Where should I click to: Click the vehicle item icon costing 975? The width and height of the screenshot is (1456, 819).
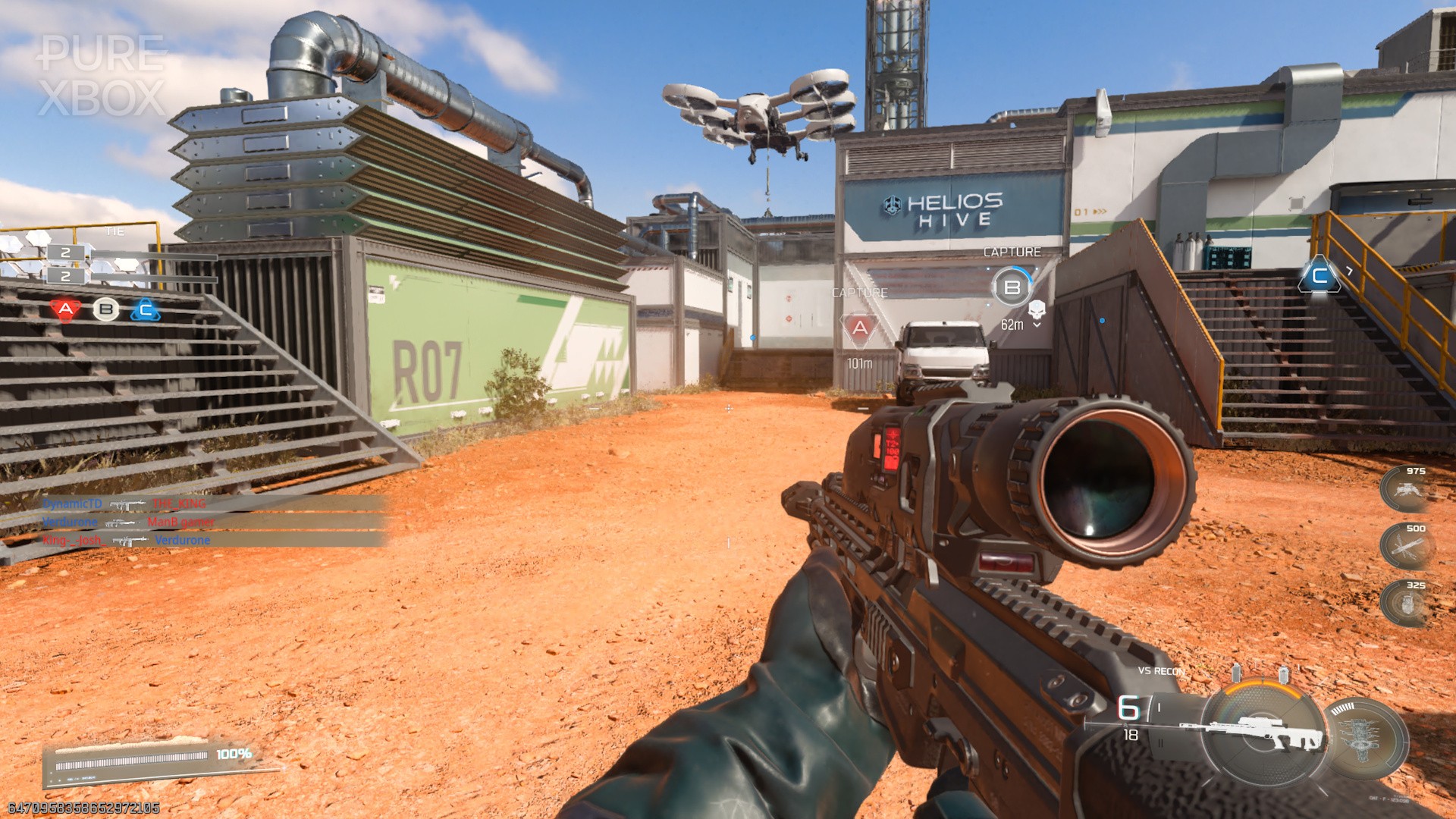1409,489
